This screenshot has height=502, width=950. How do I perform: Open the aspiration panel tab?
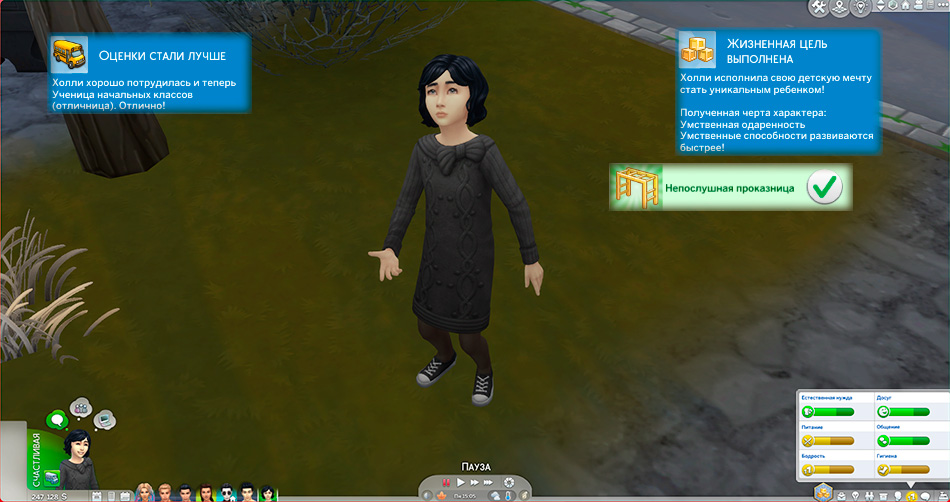[x=839, y=495]
